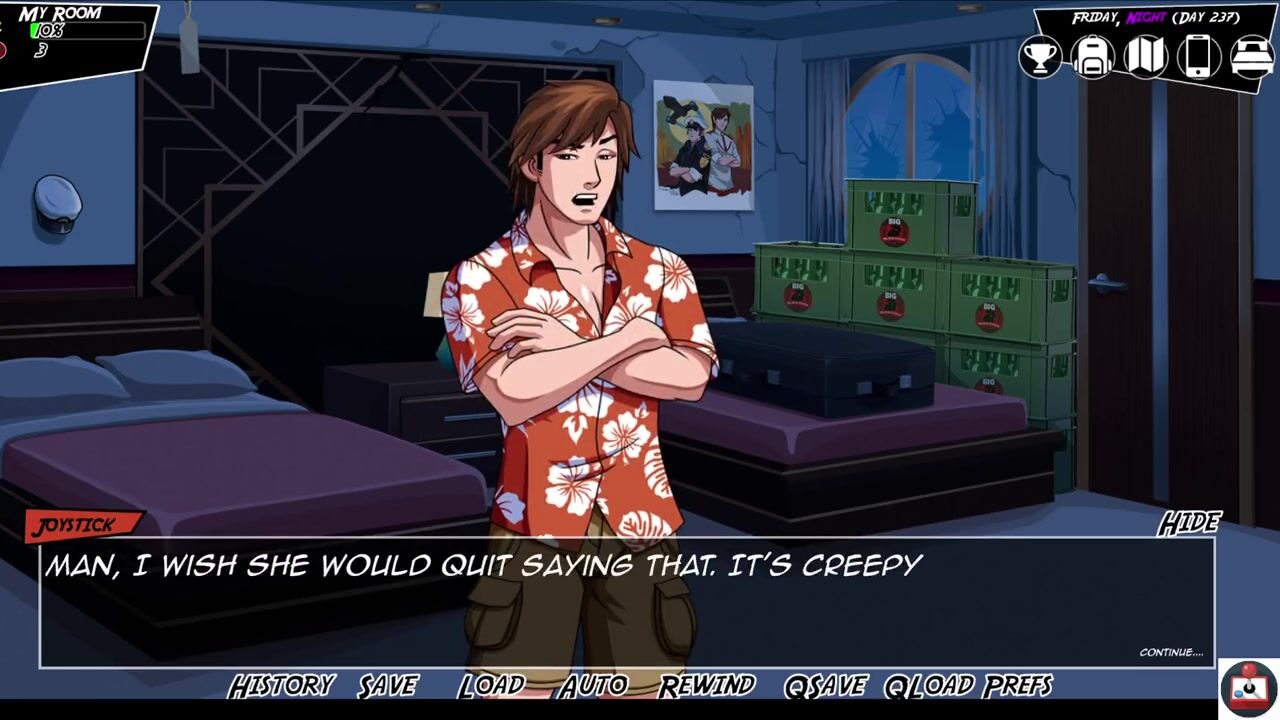Click the Save button
Image resolution: width=1280 pixels, height=720 pixels.
tap(388, 686)
